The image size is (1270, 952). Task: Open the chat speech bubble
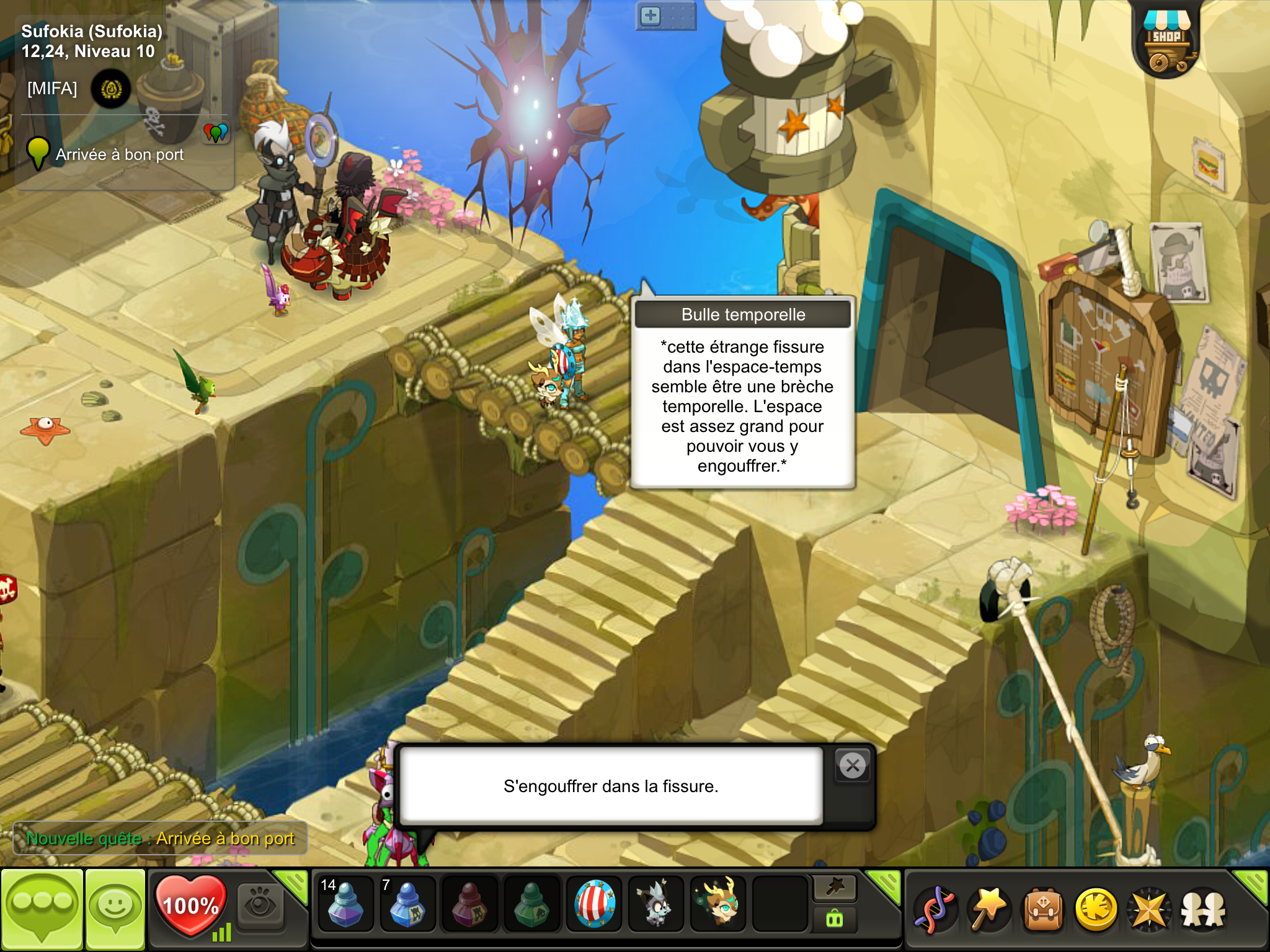(x=42, y=909)
